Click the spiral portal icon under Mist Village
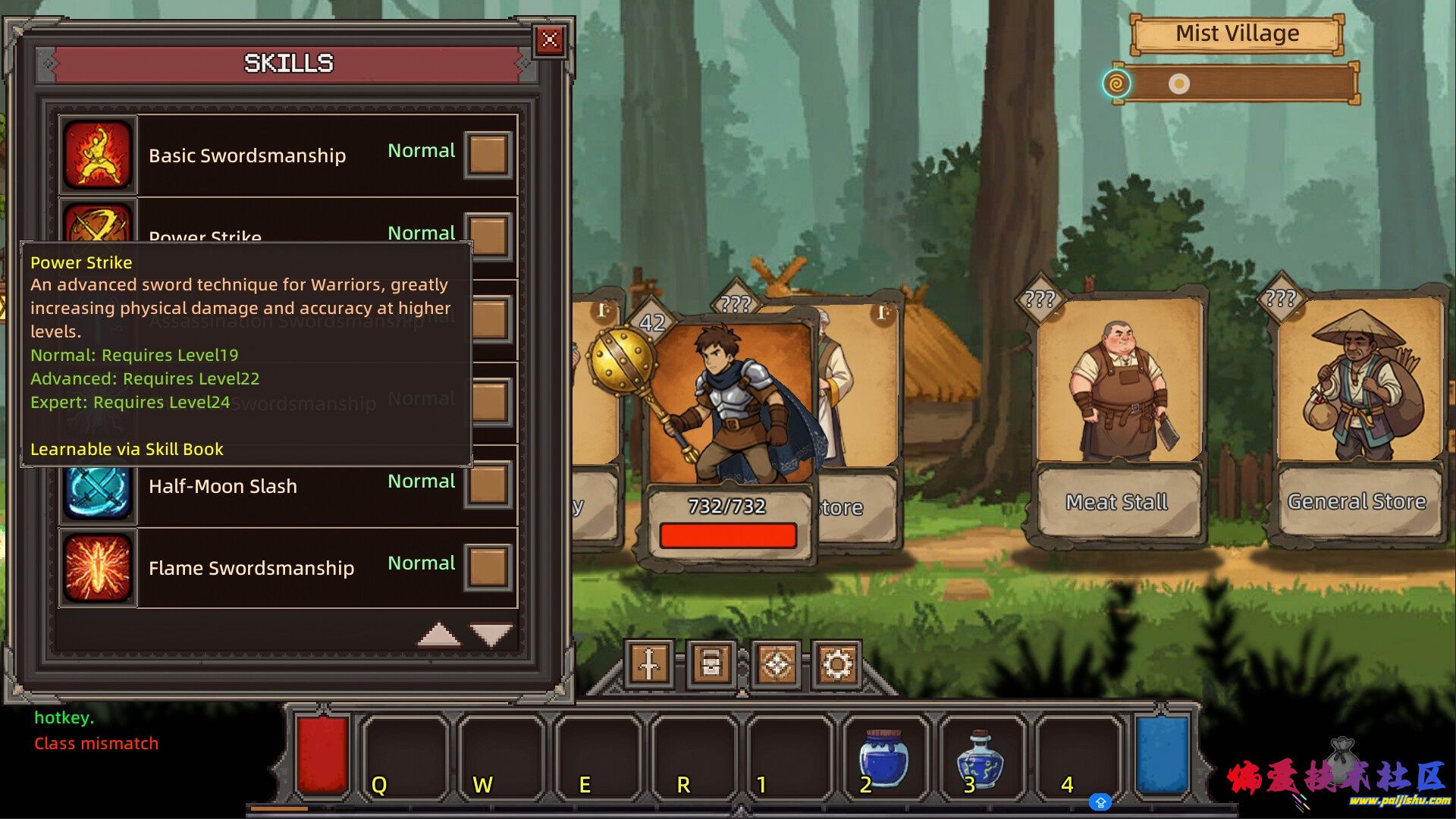The height and width of the screenshot is (819, 1456). pos(1116,83)
